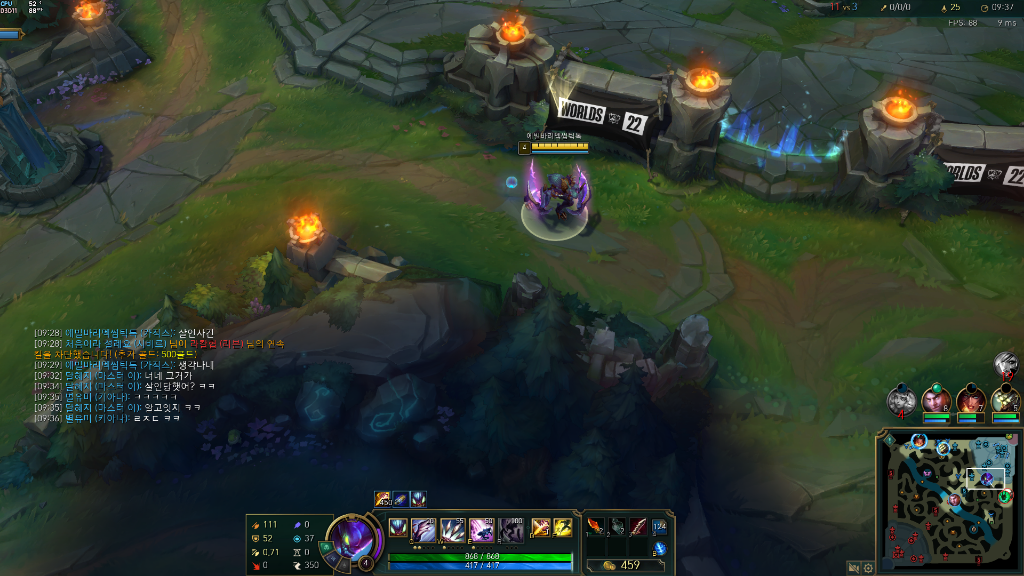Activate the Flash summoner spell

point(563,527)
